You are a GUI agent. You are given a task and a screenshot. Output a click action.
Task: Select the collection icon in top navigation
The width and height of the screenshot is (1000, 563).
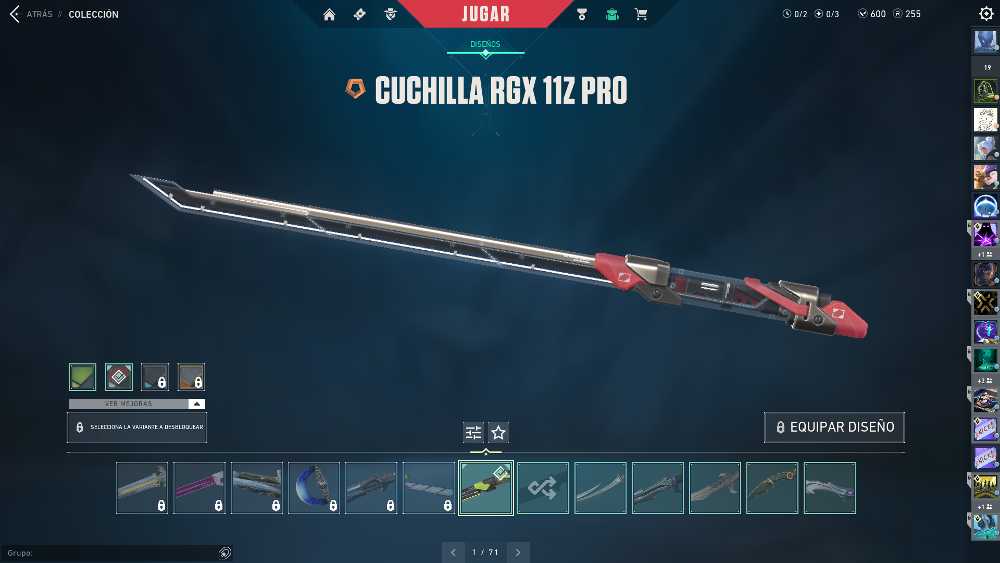click(612, 15)
